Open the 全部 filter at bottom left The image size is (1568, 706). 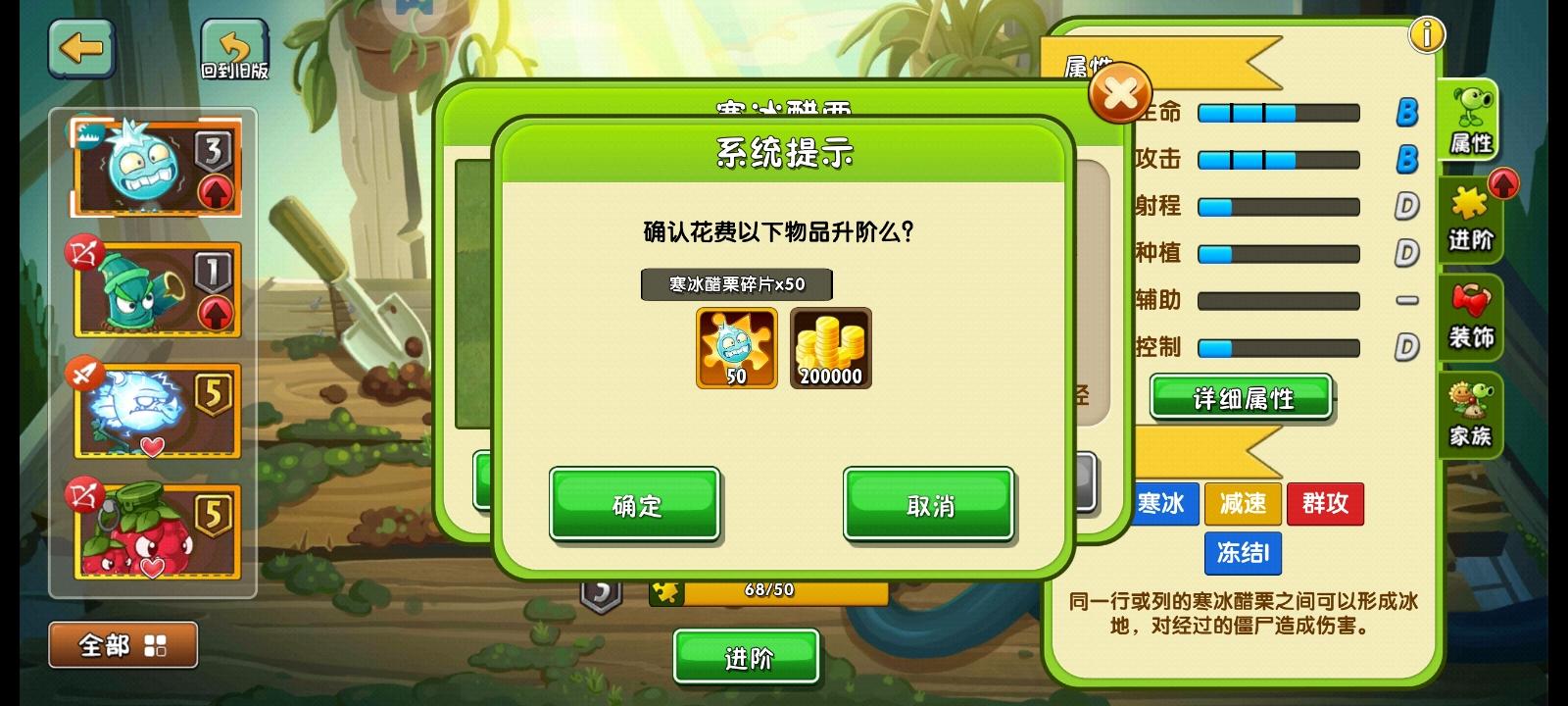coord(122,644)
